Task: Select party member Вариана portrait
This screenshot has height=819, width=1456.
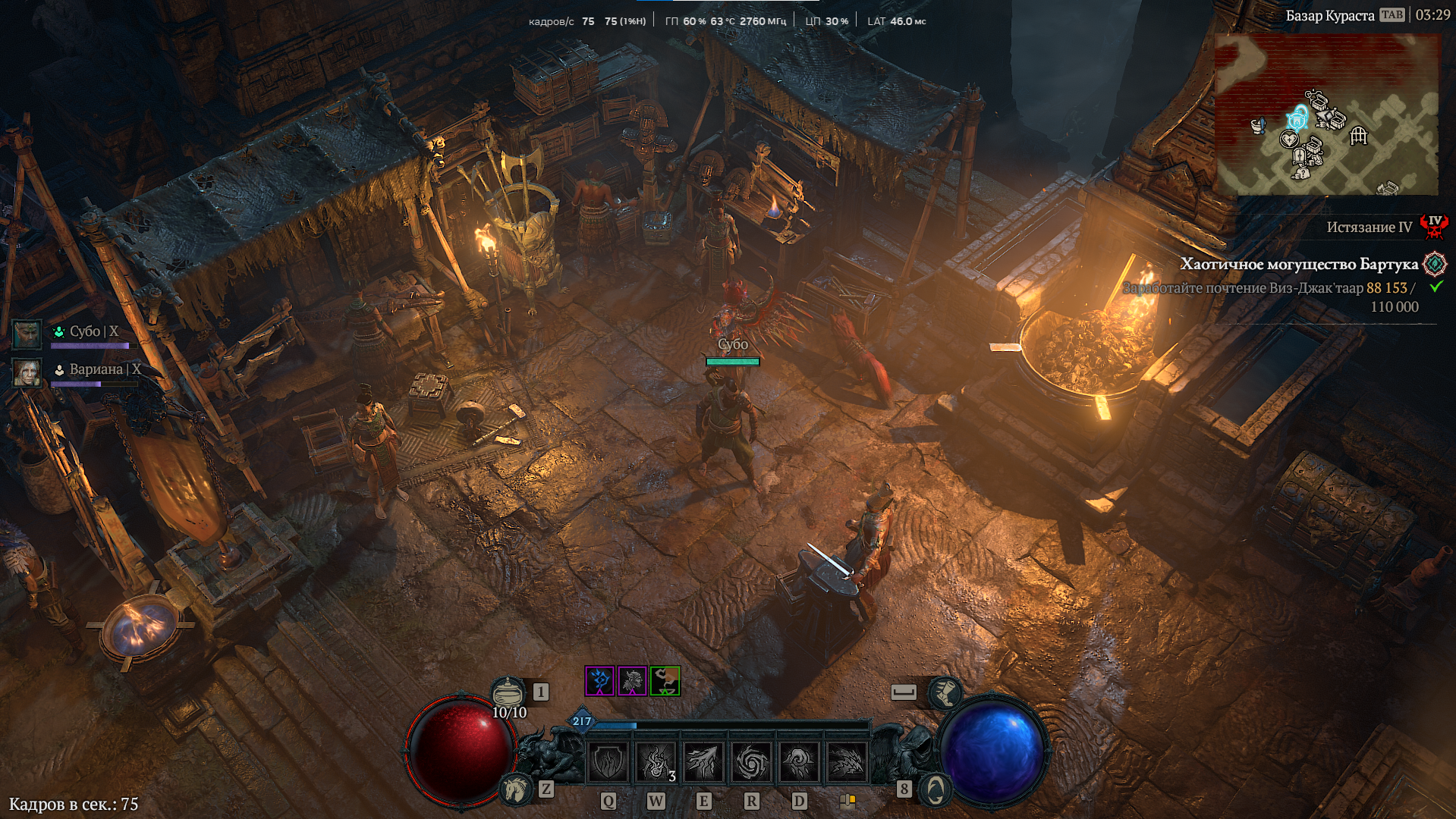Action: pyautogui.click(x=27, y=372)
